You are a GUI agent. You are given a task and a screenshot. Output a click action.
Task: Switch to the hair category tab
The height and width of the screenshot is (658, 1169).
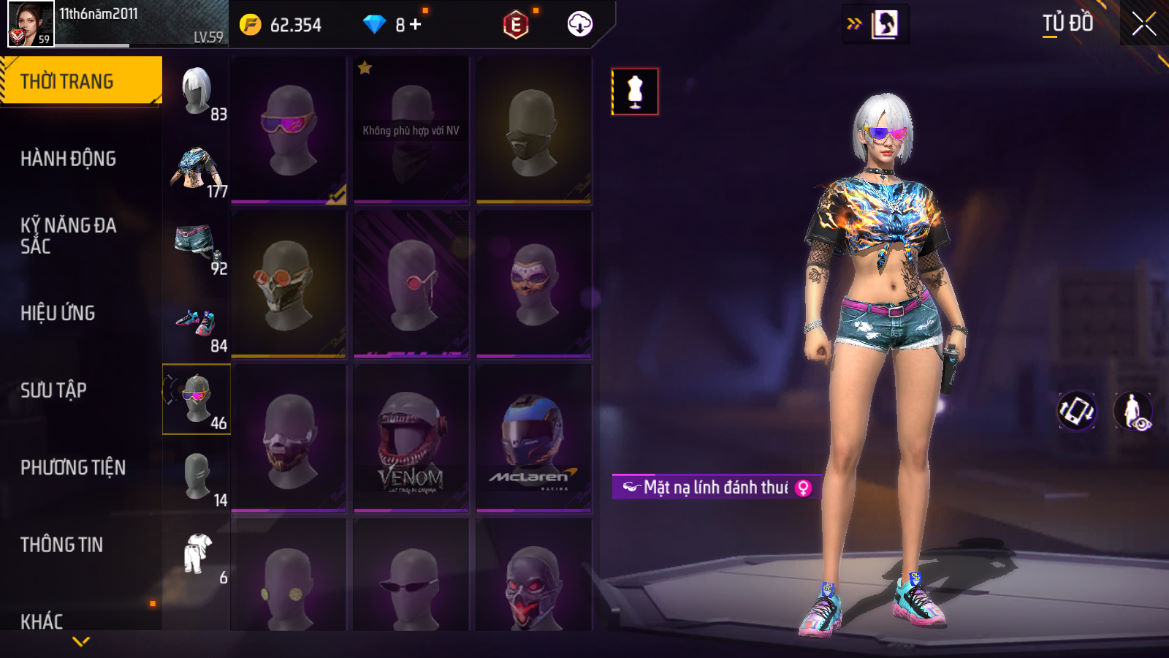[196, 91]
